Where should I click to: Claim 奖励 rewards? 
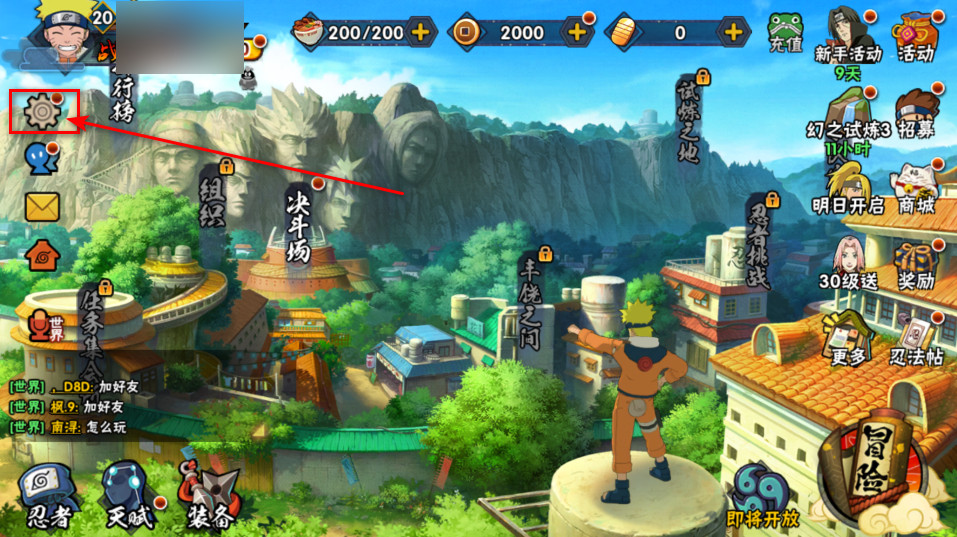916,263
